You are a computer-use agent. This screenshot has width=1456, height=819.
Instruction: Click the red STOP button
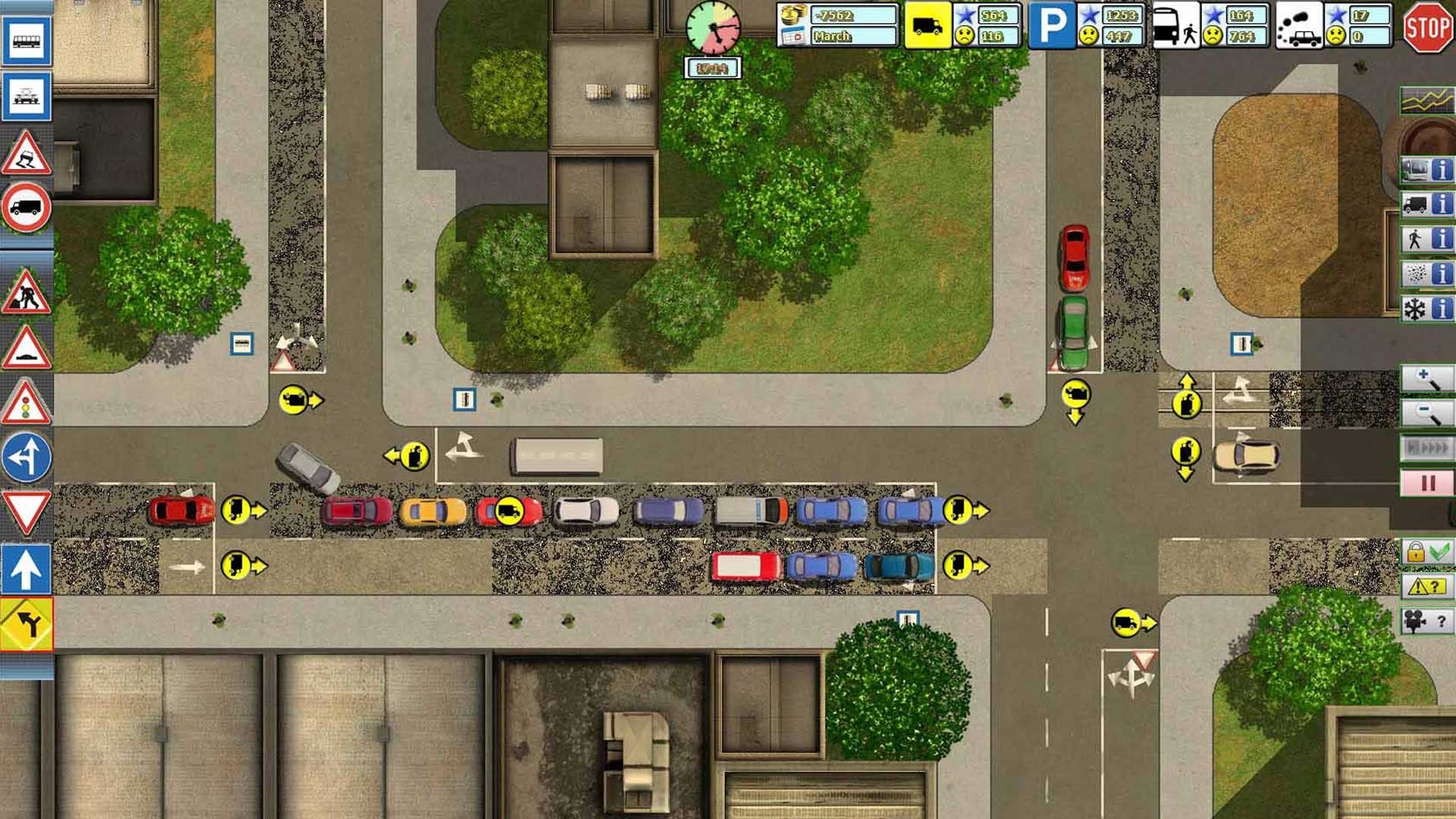click(x=1428, y=28)
